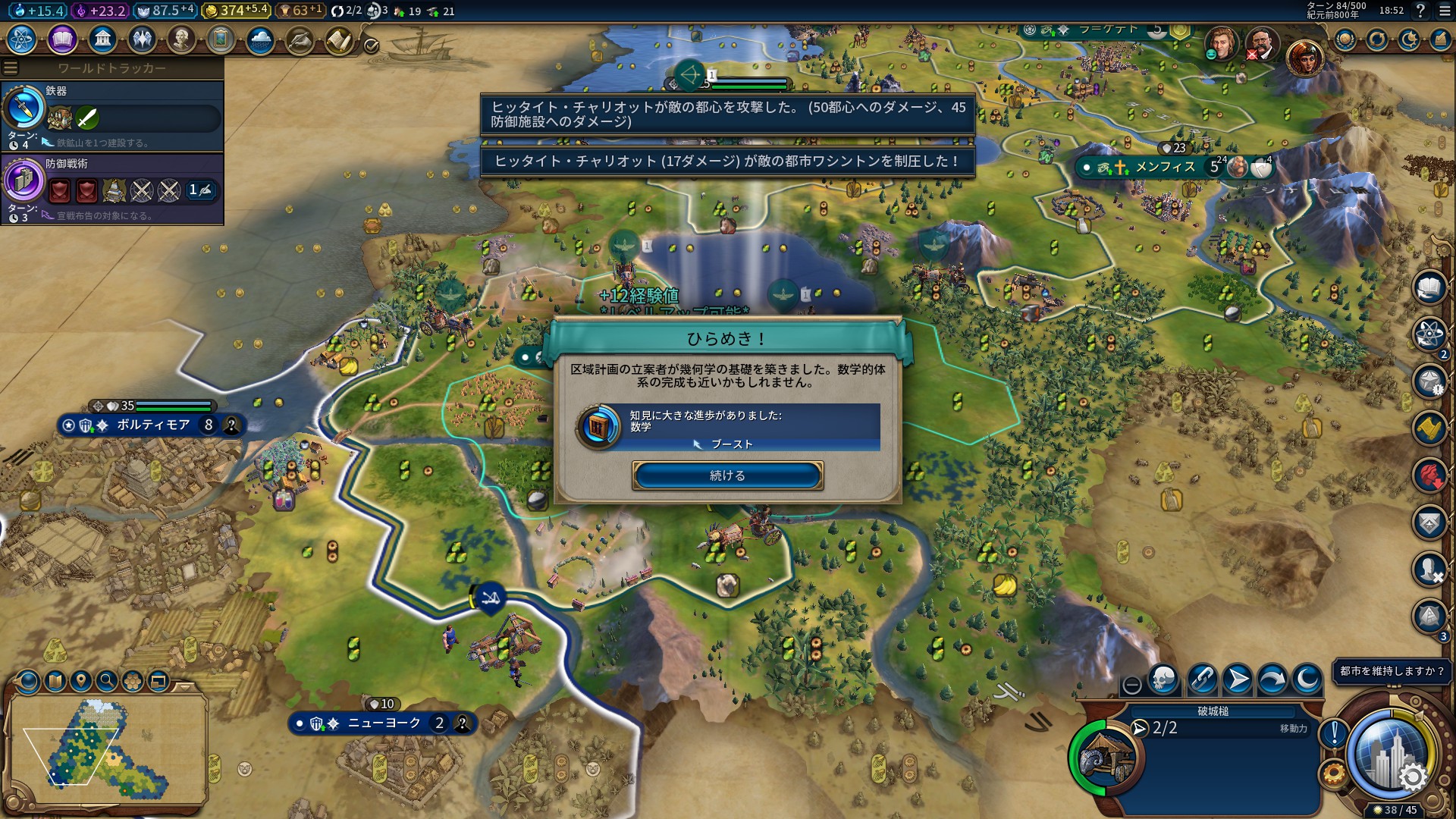
Task: Open the religion winged icon
Action: [142, 39]
